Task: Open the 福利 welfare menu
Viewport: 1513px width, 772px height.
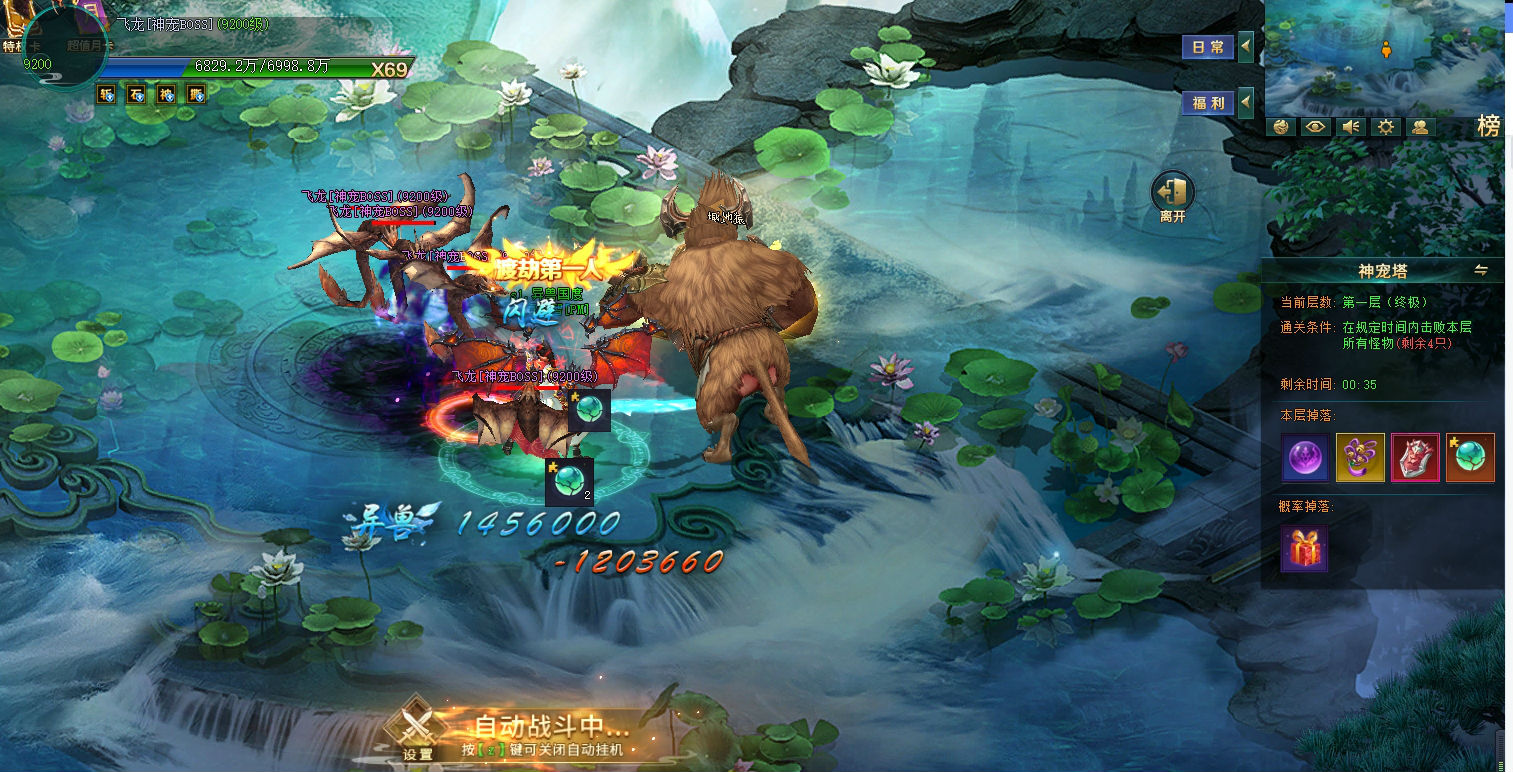Action: point(1208,102)
